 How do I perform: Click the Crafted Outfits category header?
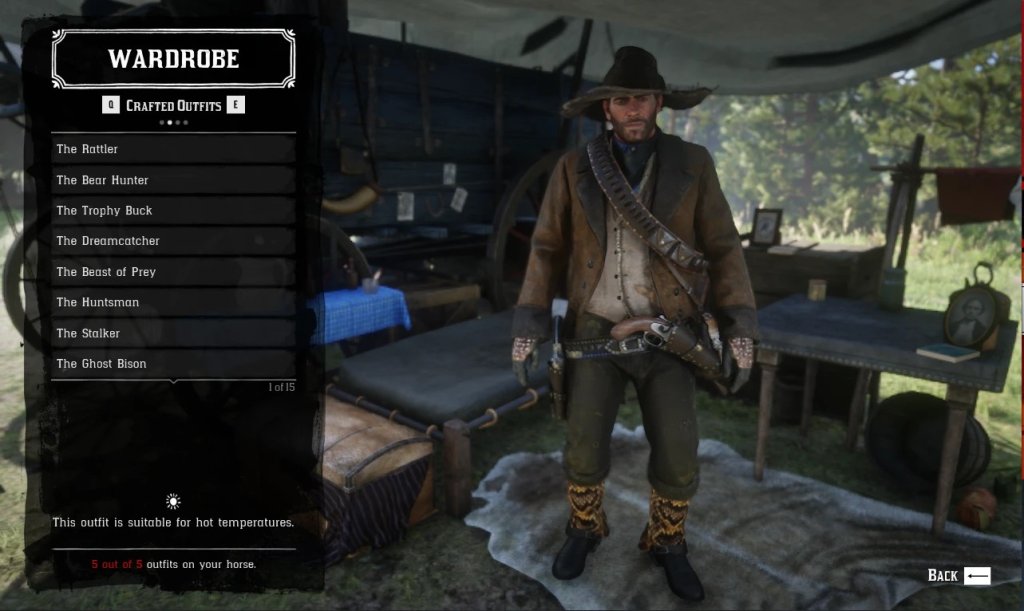point(173,106)
